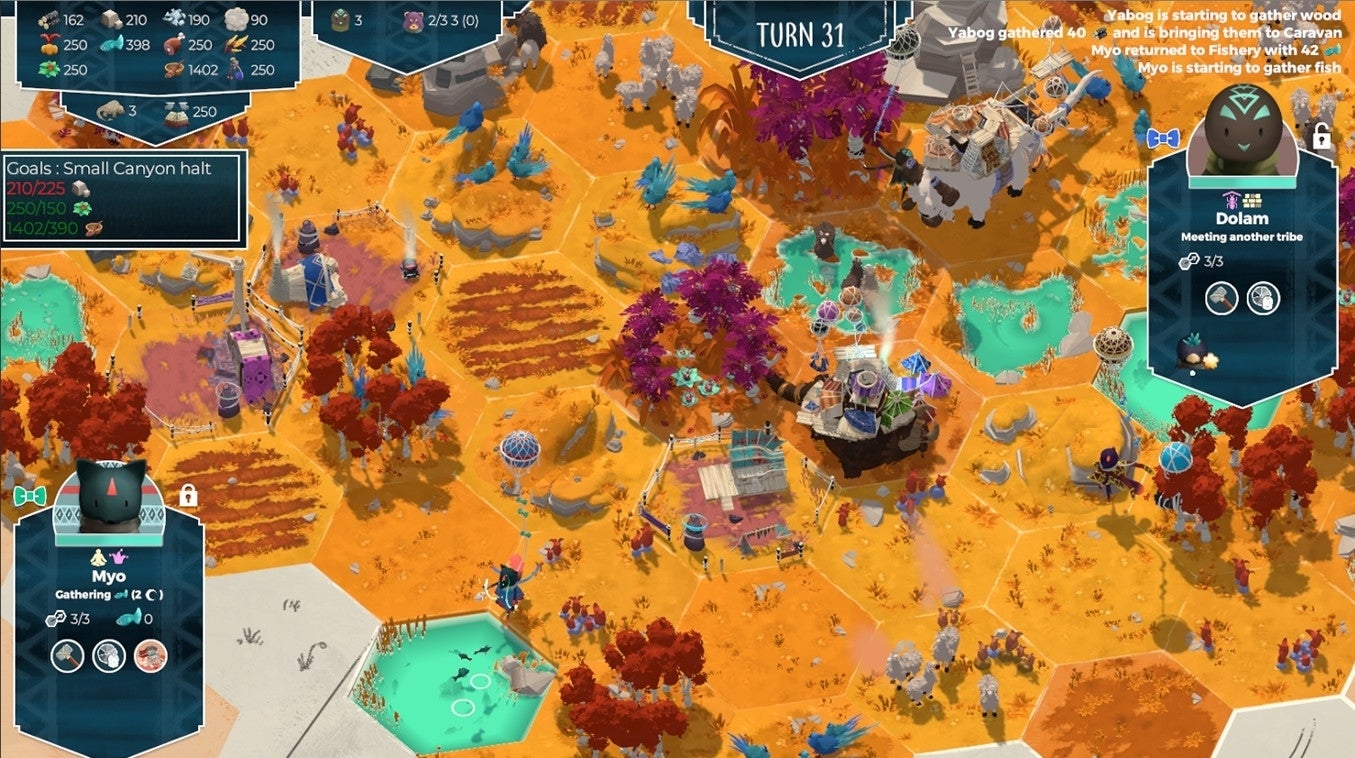Click the blue bow tie next to Dolam
Image resolution: width=1355 pixels, height=758 pixels.
tap(1163, 137)
